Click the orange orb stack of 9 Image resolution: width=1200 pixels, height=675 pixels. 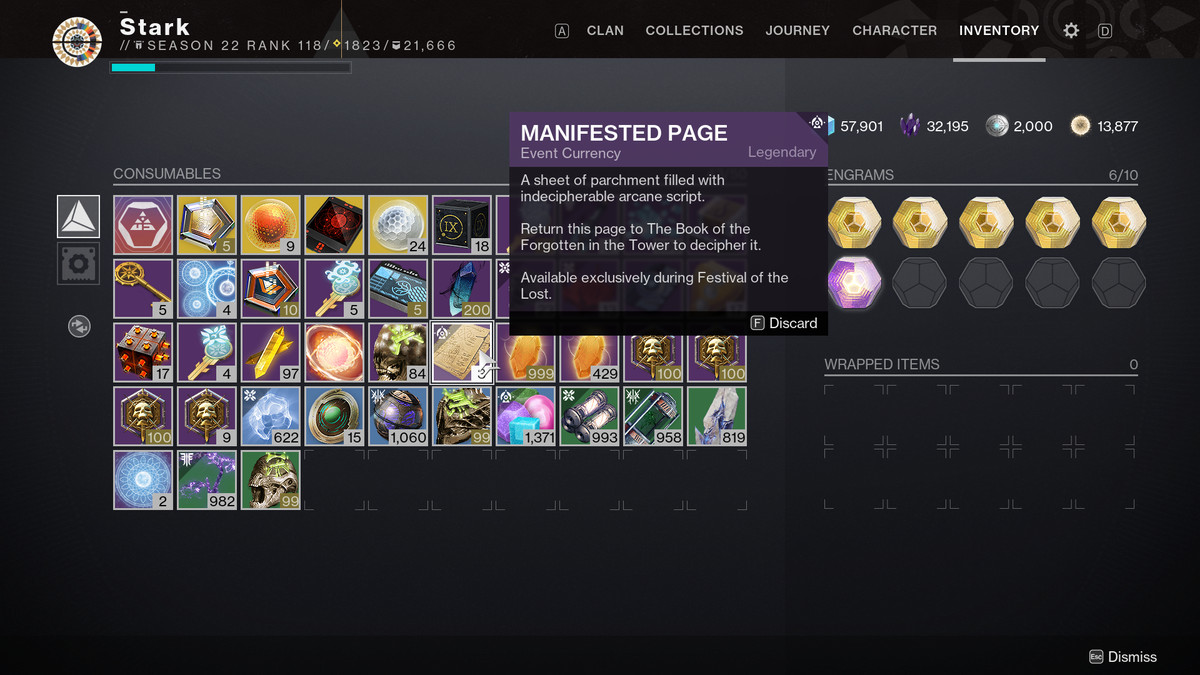click(271, 225)
